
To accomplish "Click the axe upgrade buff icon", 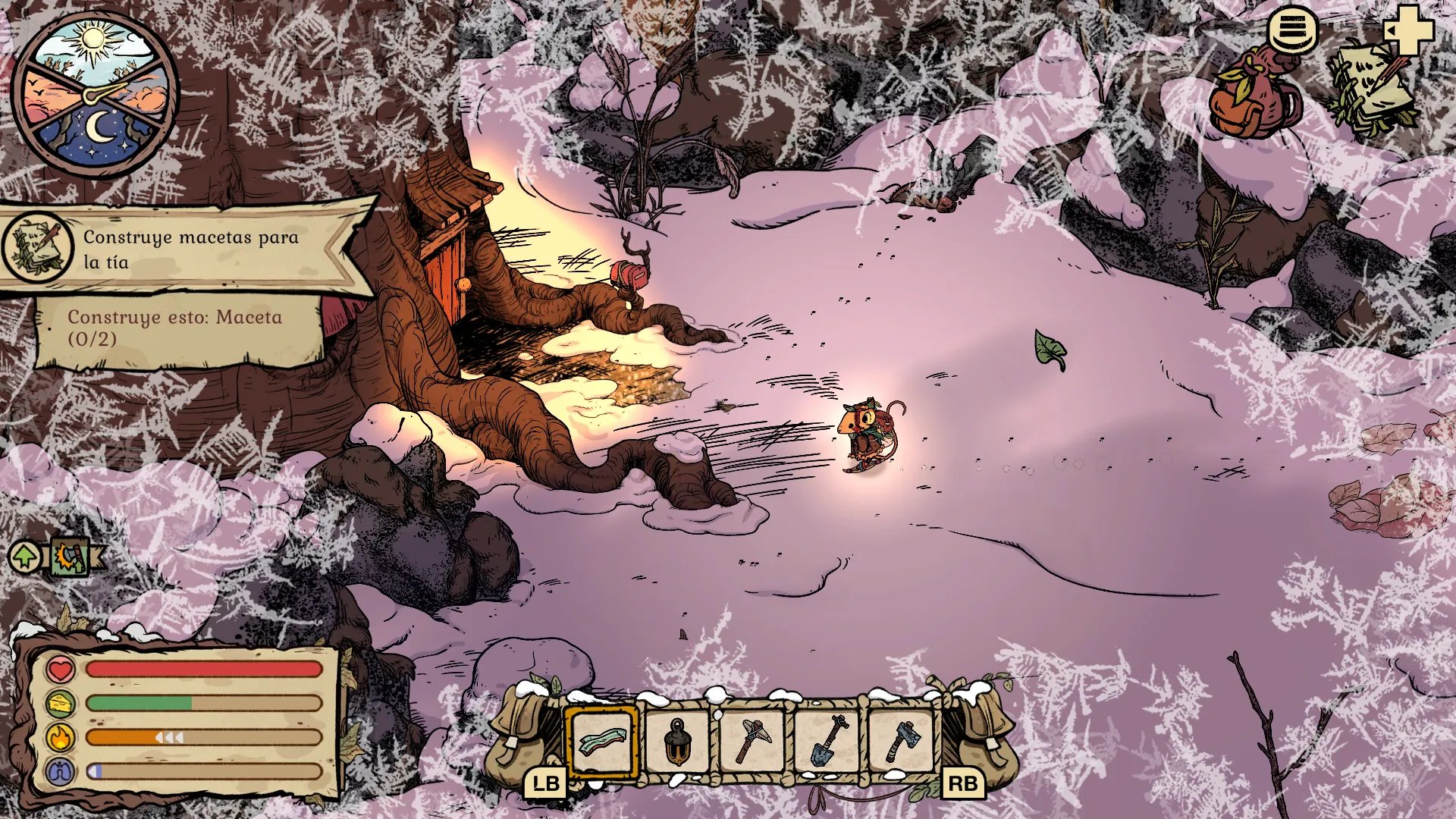I will tap(71, 557).
